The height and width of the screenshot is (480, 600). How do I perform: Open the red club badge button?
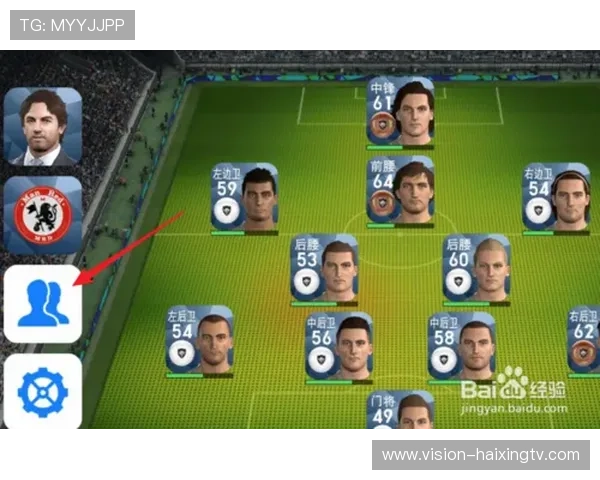point(43,215)
